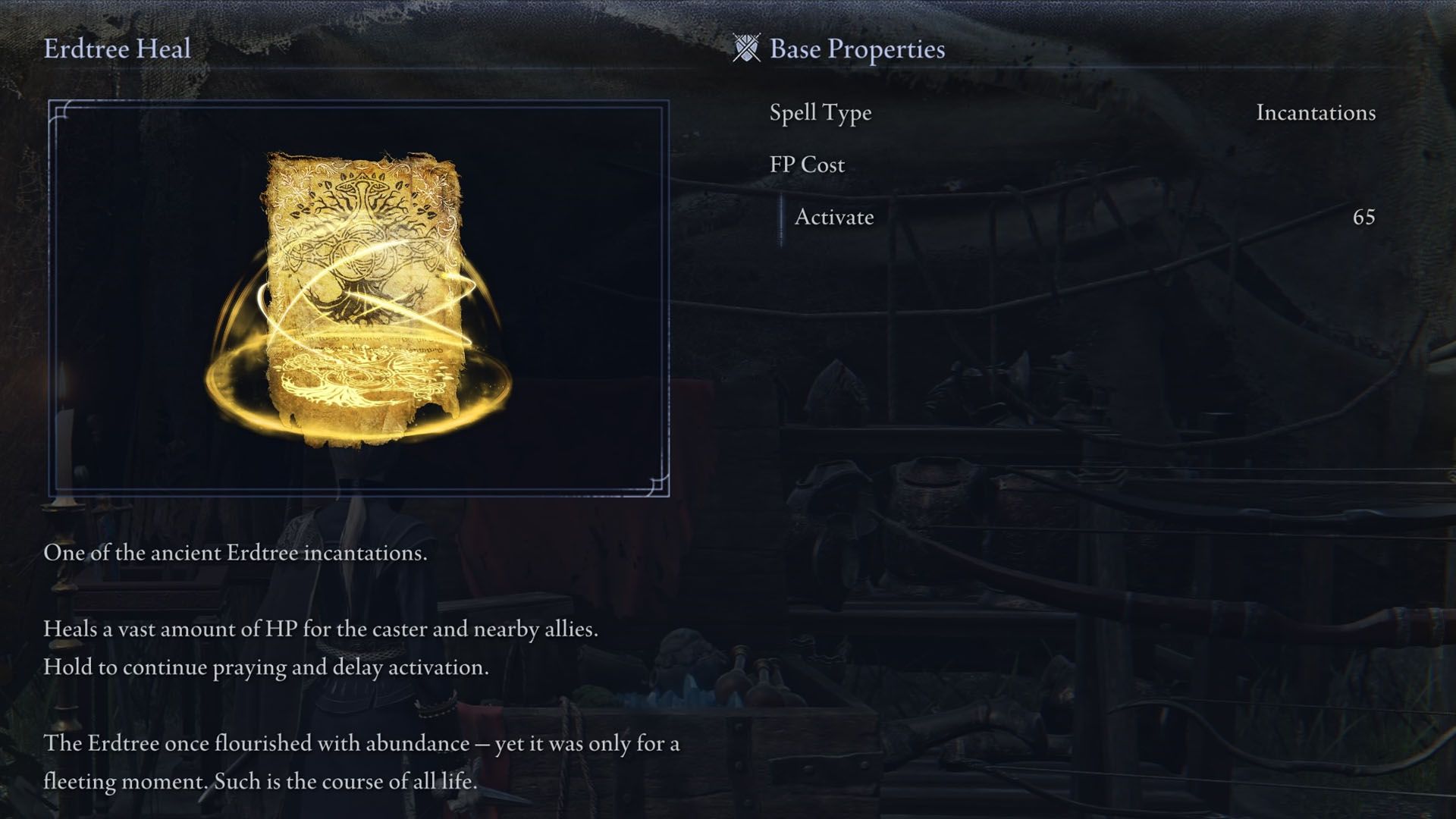Collapse the Activate sub-entry under FP Cost

pos(833,218)
